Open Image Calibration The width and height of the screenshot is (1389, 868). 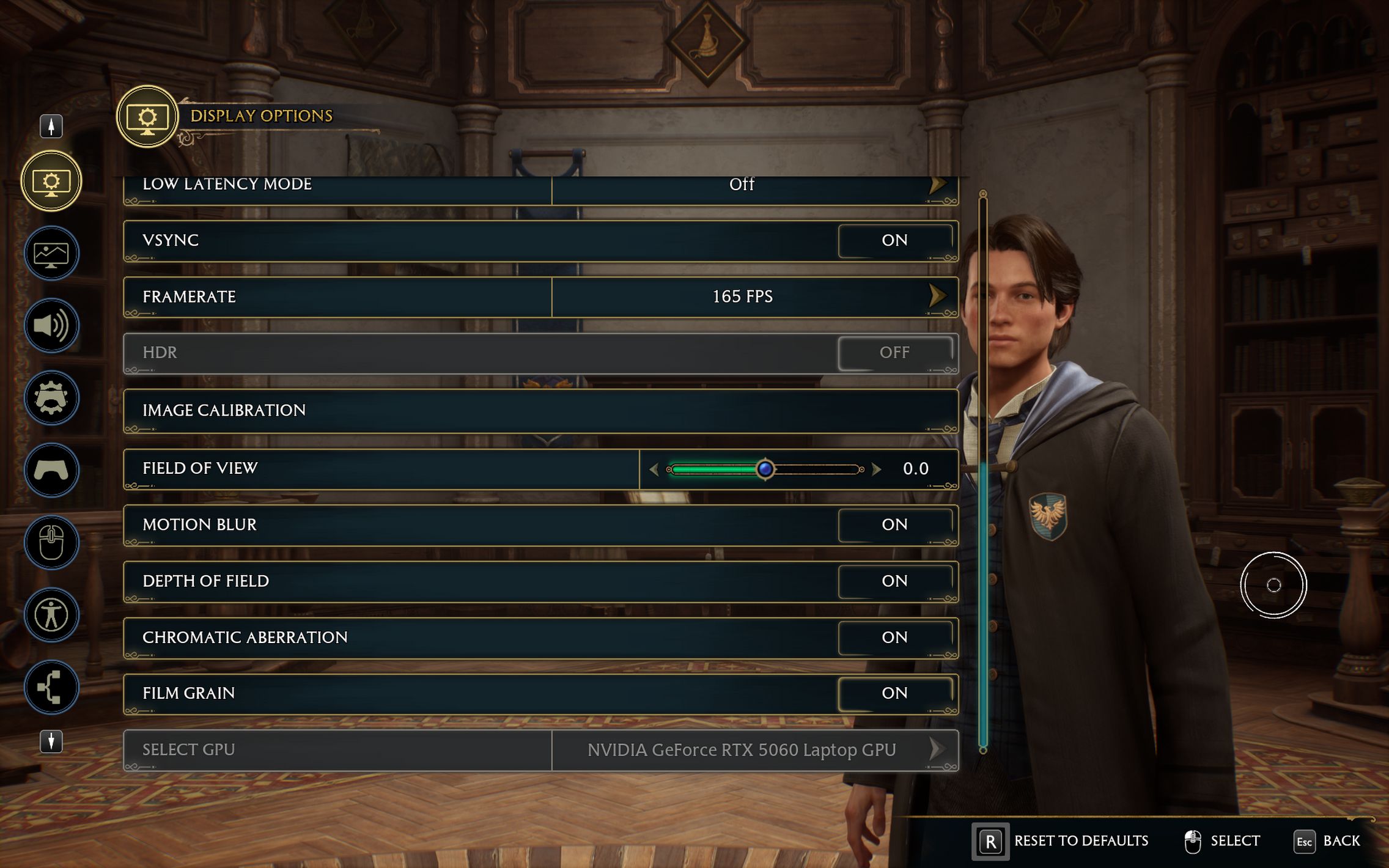[540, 411]
